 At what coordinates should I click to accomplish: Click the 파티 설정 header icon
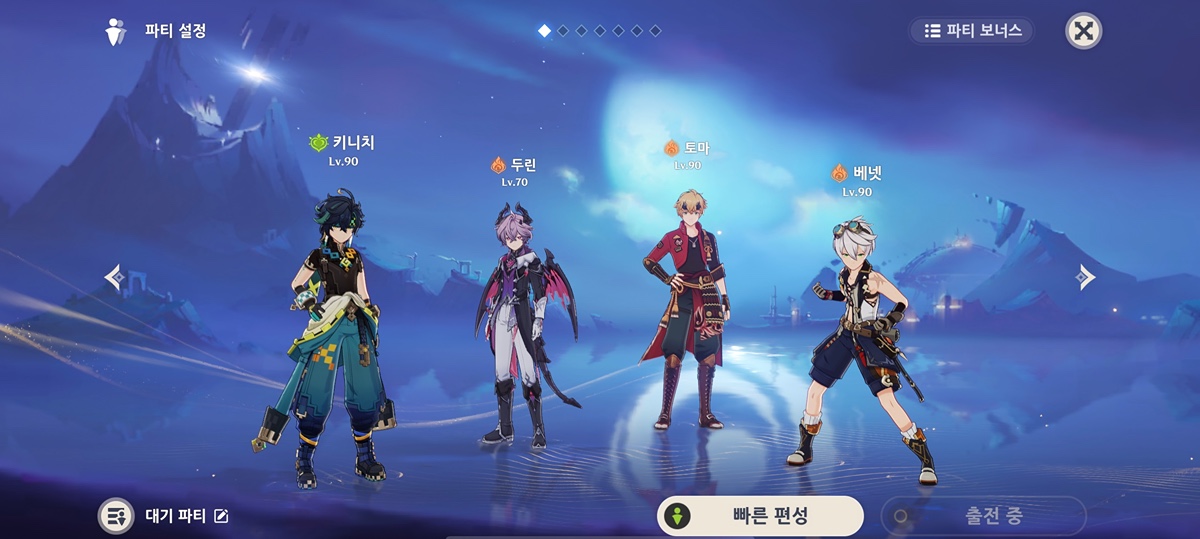tap(117, 31)
